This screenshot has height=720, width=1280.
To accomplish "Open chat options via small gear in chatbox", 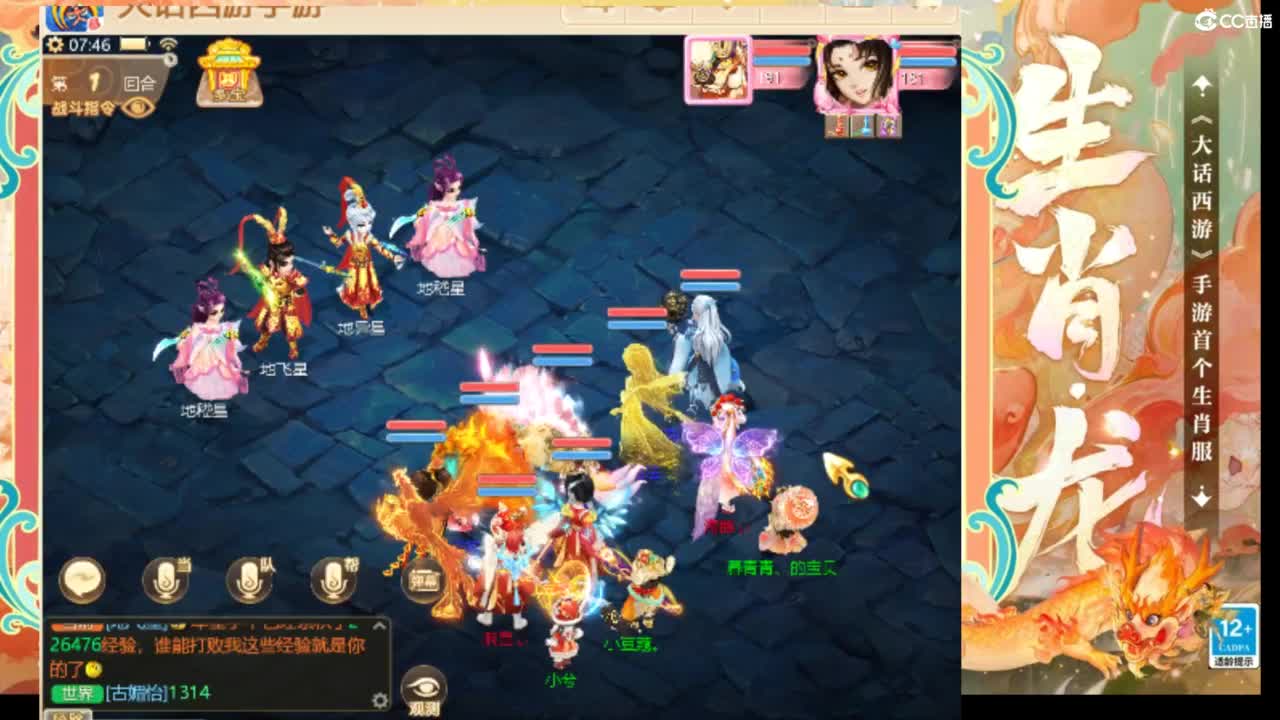I will point(380,701).
